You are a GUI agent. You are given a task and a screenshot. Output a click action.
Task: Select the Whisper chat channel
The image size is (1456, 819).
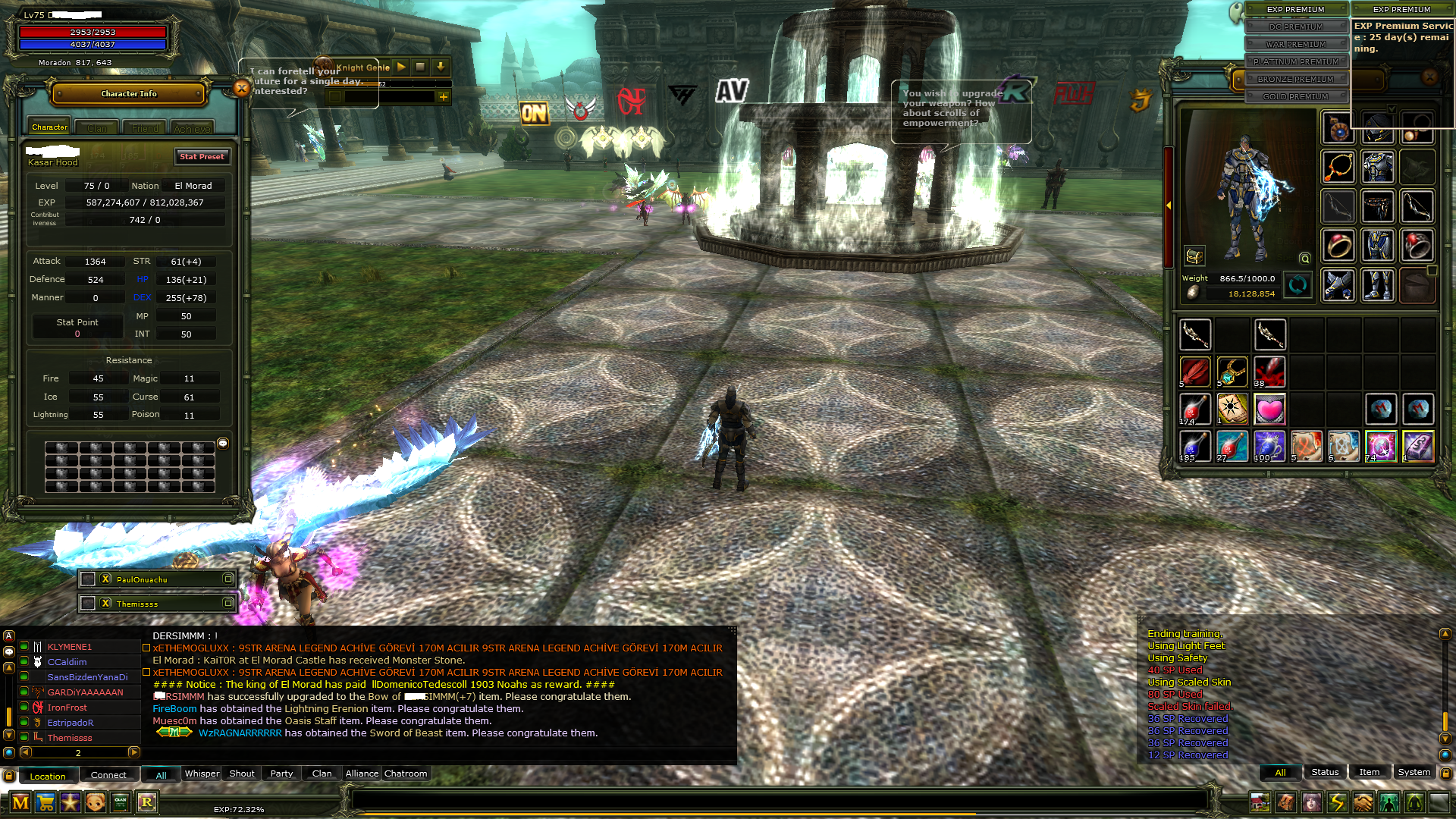(x=202, y=773)
